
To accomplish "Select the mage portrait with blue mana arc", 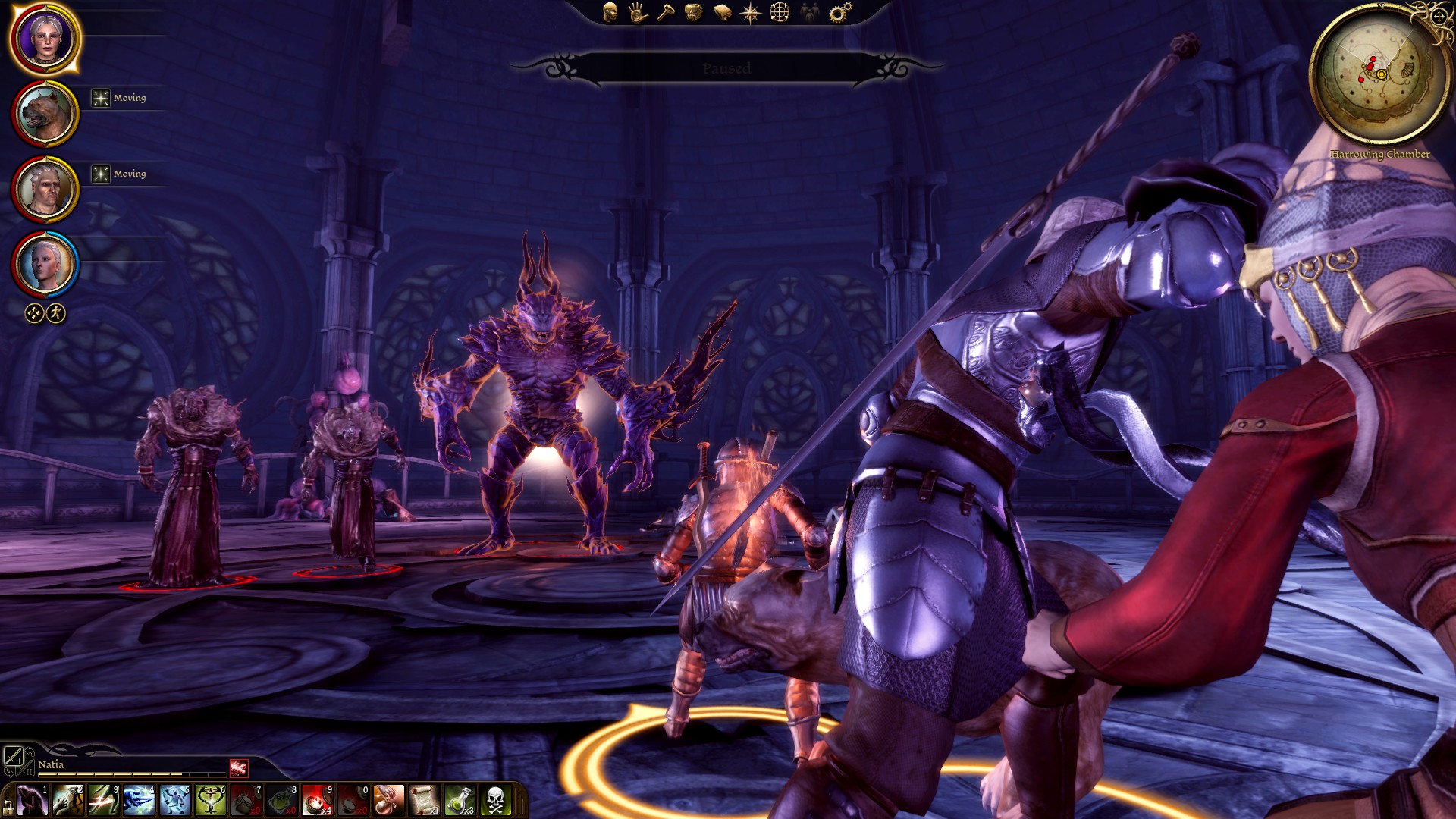I will 45,264.
